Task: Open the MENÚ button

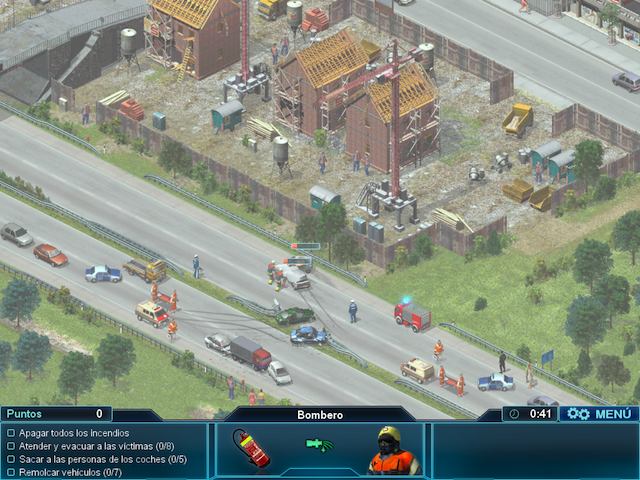Action: [x=600, y=413]
